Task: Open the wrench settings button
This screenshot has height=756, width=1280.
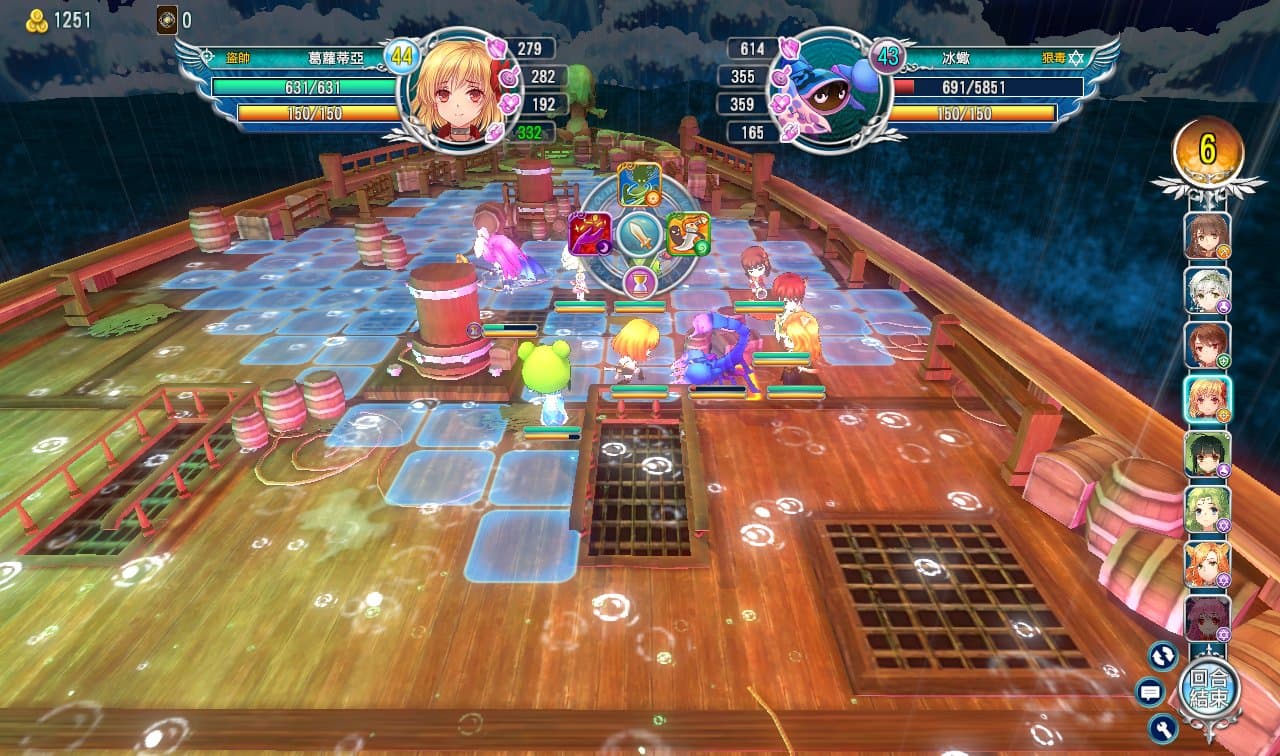Action: pos(1162,727)
